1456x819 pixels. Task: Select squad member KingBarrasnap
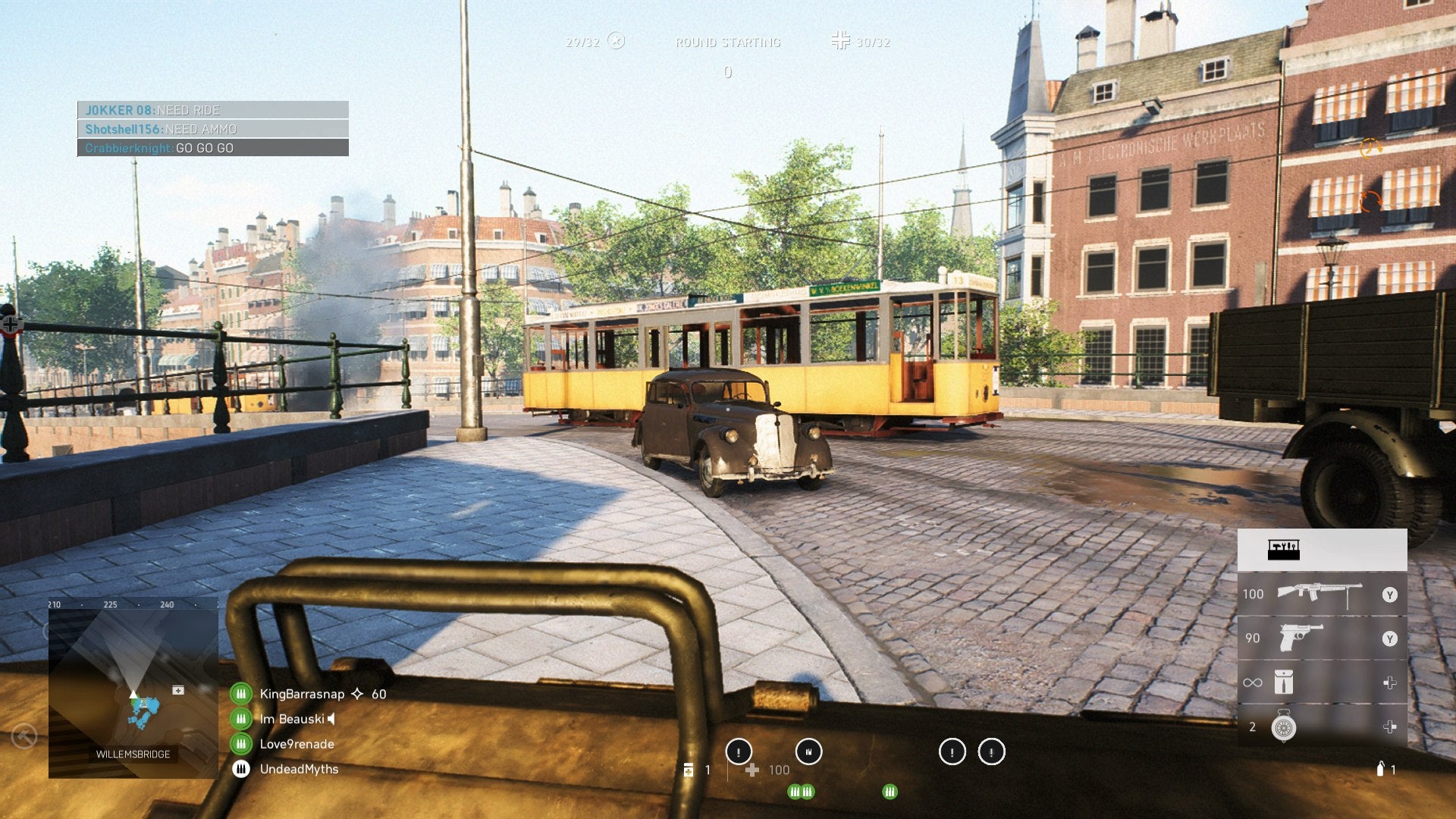coord(302,694)
